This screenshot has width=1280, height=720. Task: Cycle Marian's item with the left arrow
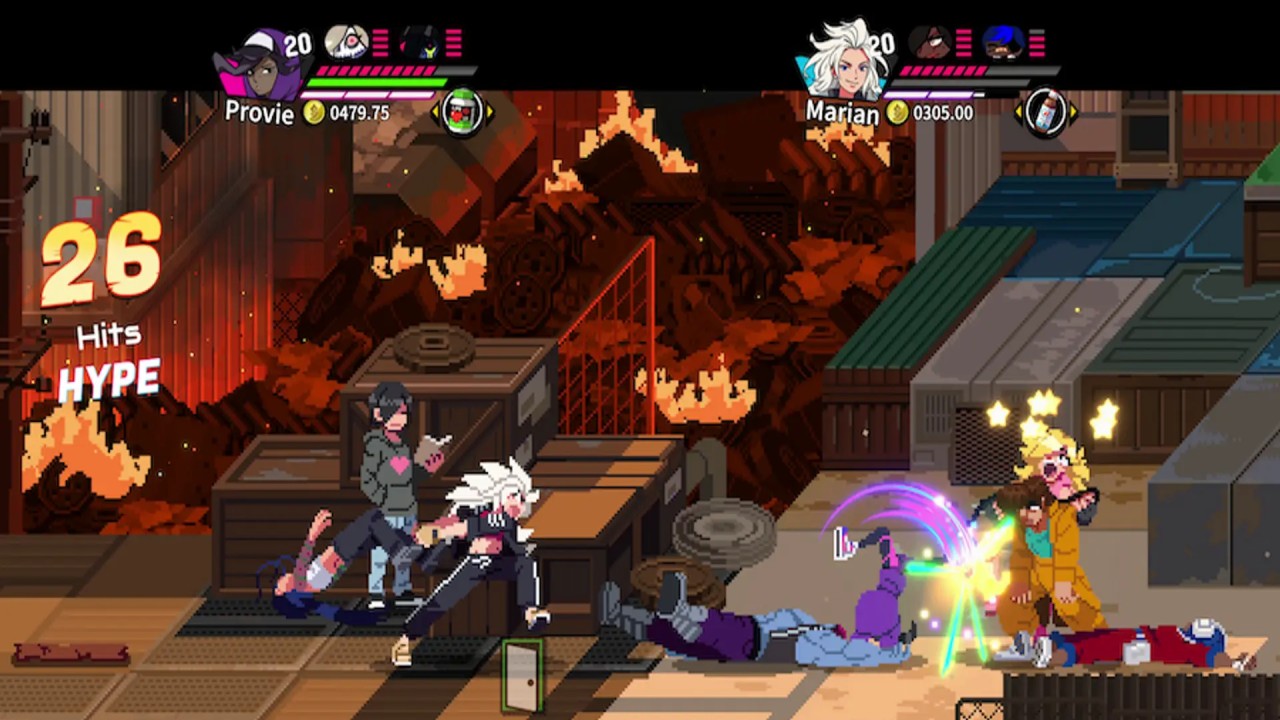(x=1019, y=113)
